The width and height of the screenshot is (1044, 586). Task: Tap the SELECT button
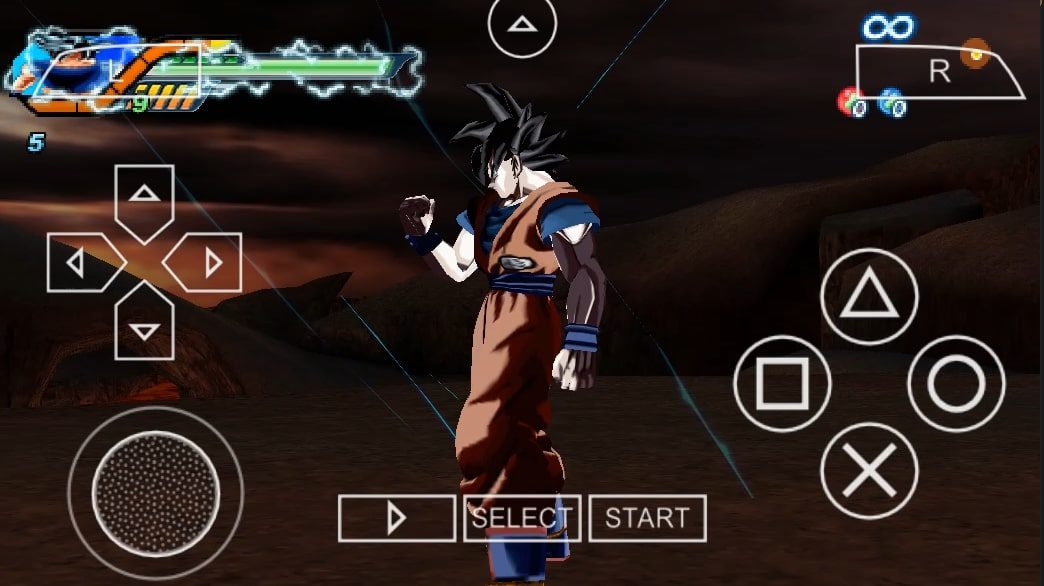[x=522, y=518]
